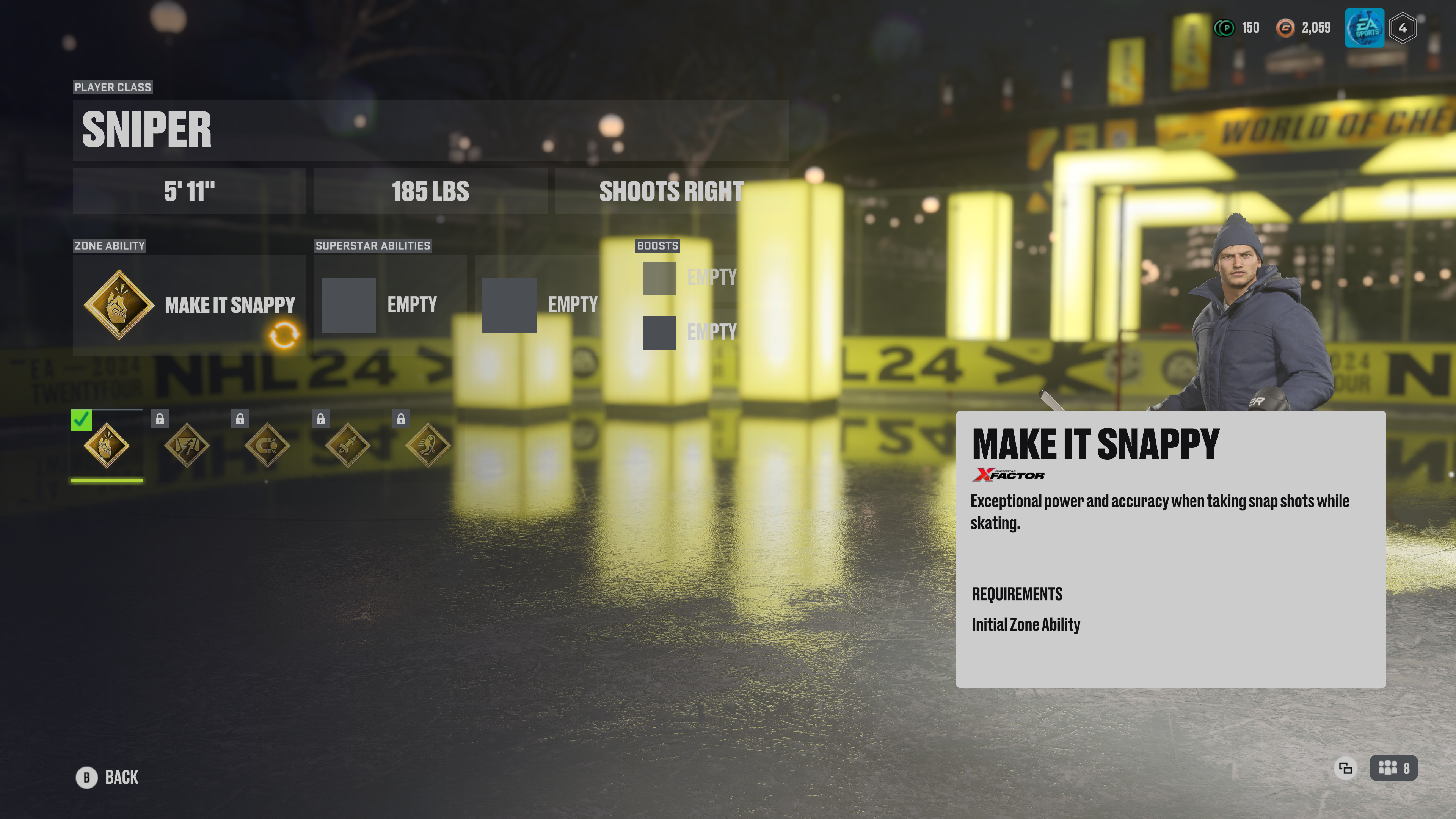Choose the locked speeding skater zone ability
The width and height of the screenshot is (1456, 819).
pyautogui.click(x=428, y=446)
